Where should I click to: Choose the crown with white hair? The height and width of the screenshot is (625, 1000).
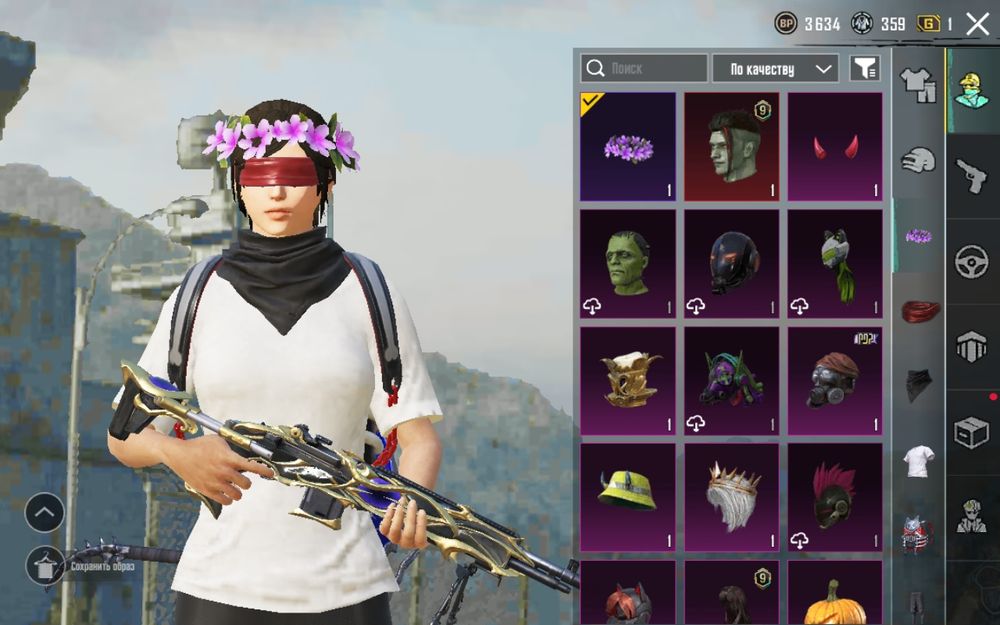[731, 497]
